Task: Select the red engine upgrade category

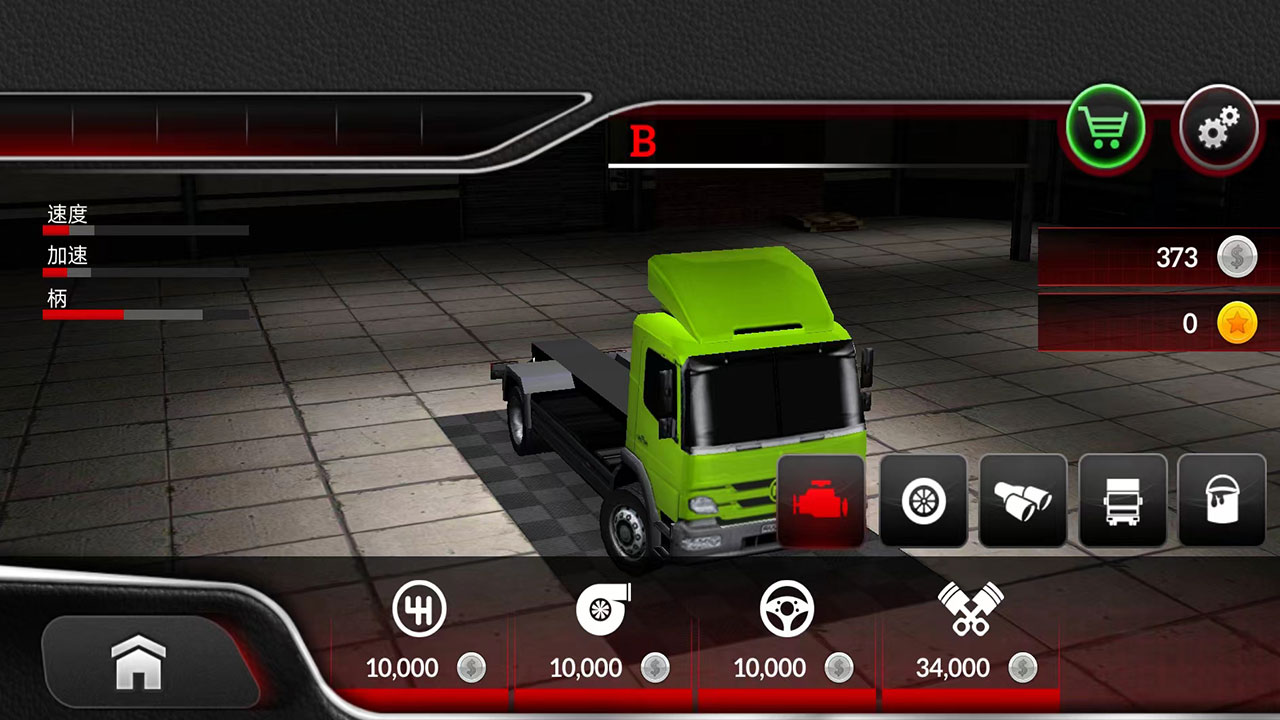Action: (821, 500)
